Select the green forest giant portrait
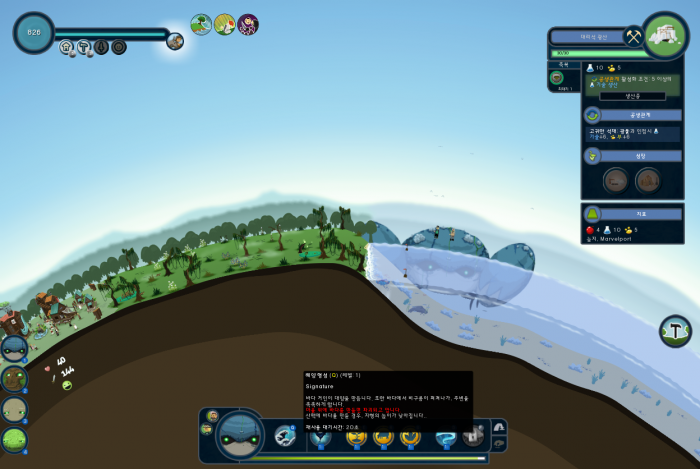Image resolution: width=700 pixels, height=469 pixels. coord(14,379)
